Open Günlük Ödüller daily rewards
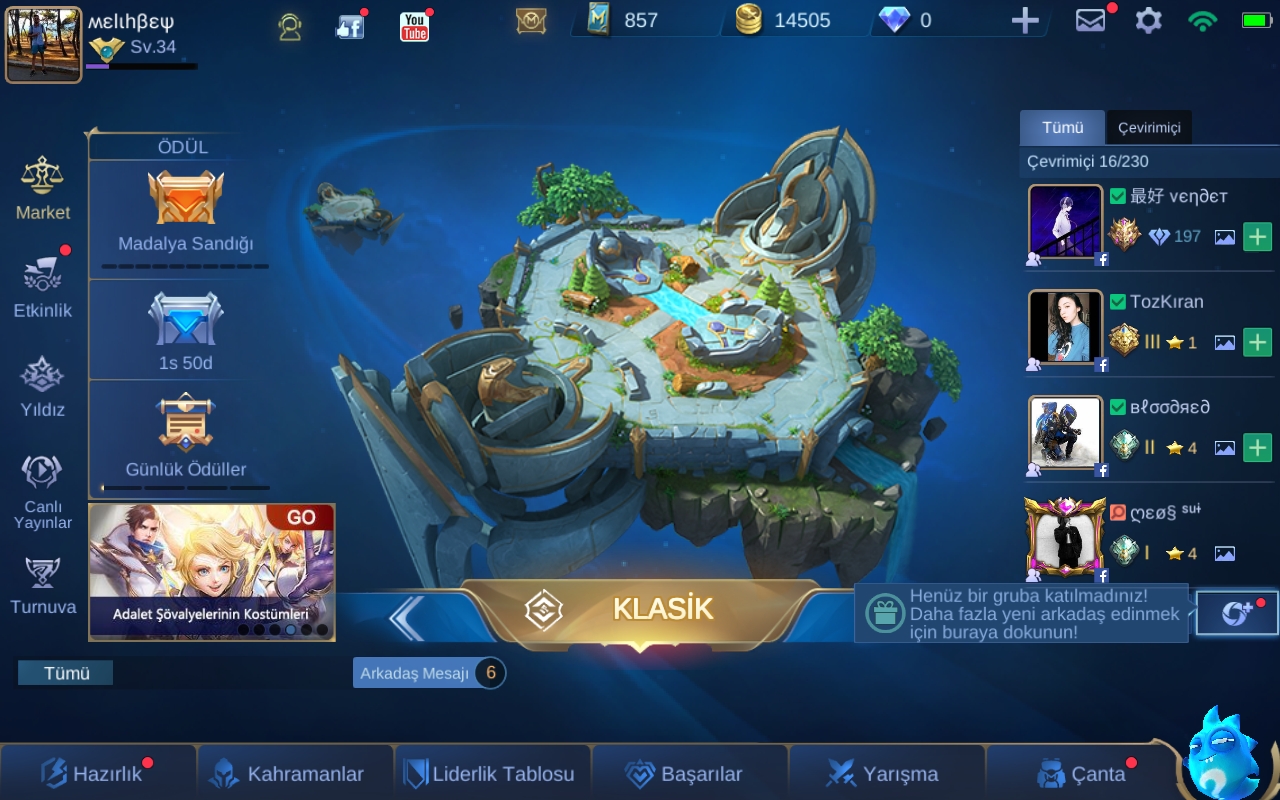 coord(186,435)
